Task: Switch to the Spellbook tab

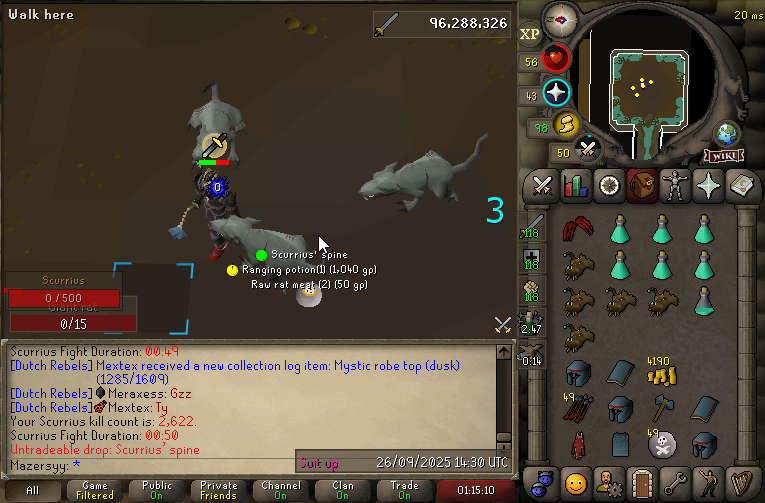Action: point(741,185)
